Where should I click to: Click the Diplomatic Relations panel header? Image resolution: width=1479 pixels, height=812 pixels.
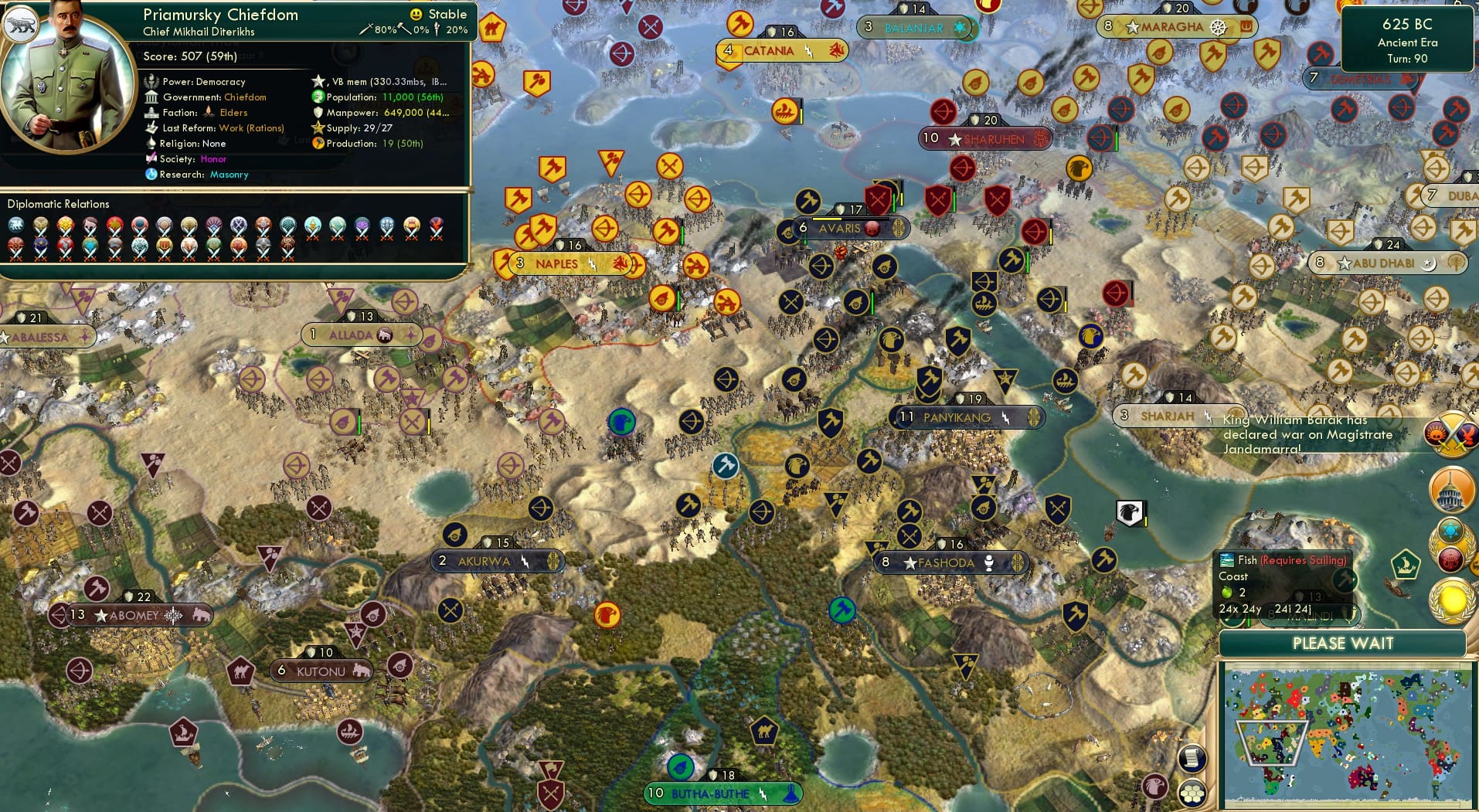pyautogui.click(x=58, y=204)
